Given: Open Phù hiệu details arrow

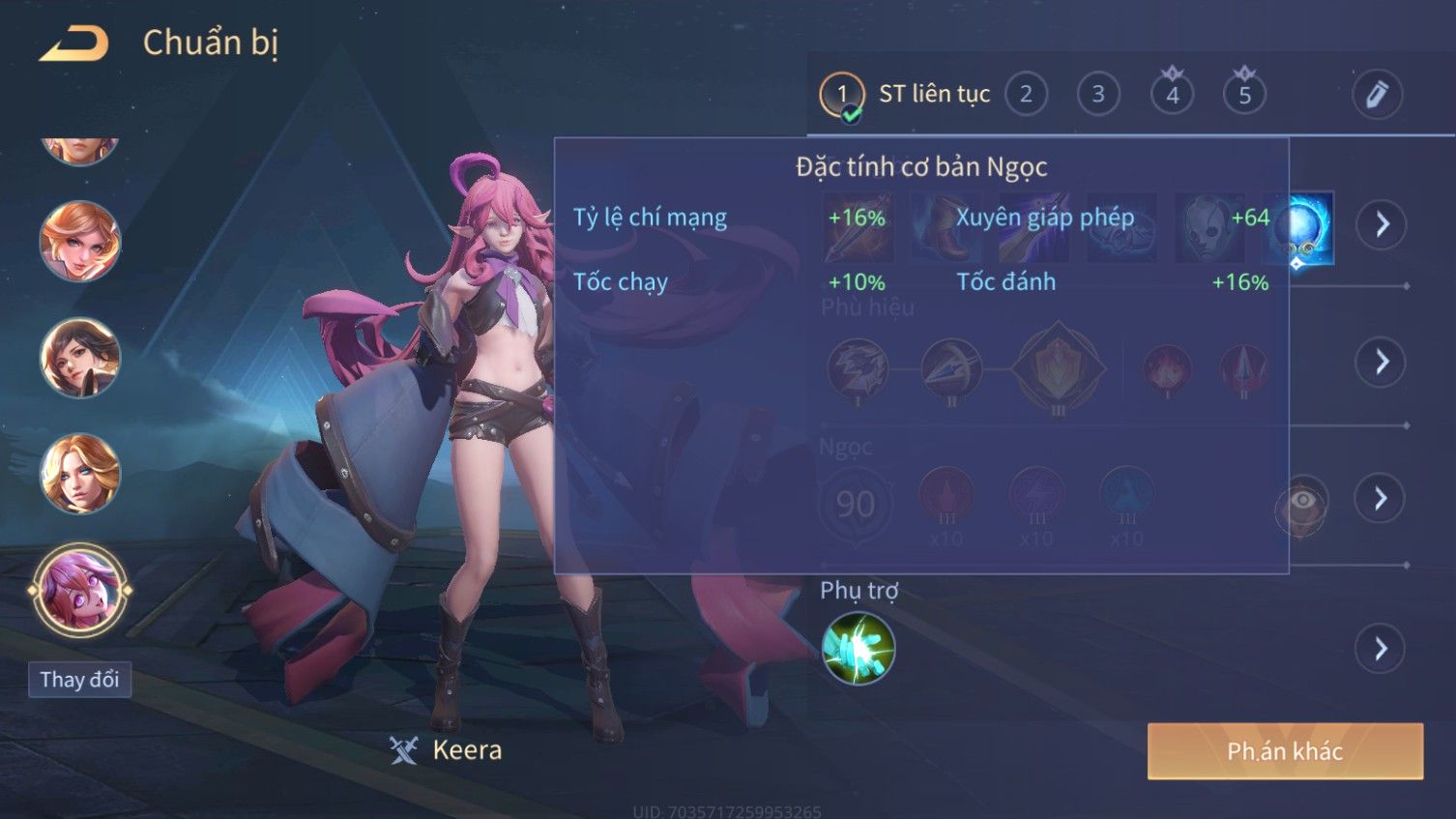Looking at the screenshot, I should (1382, 362).
